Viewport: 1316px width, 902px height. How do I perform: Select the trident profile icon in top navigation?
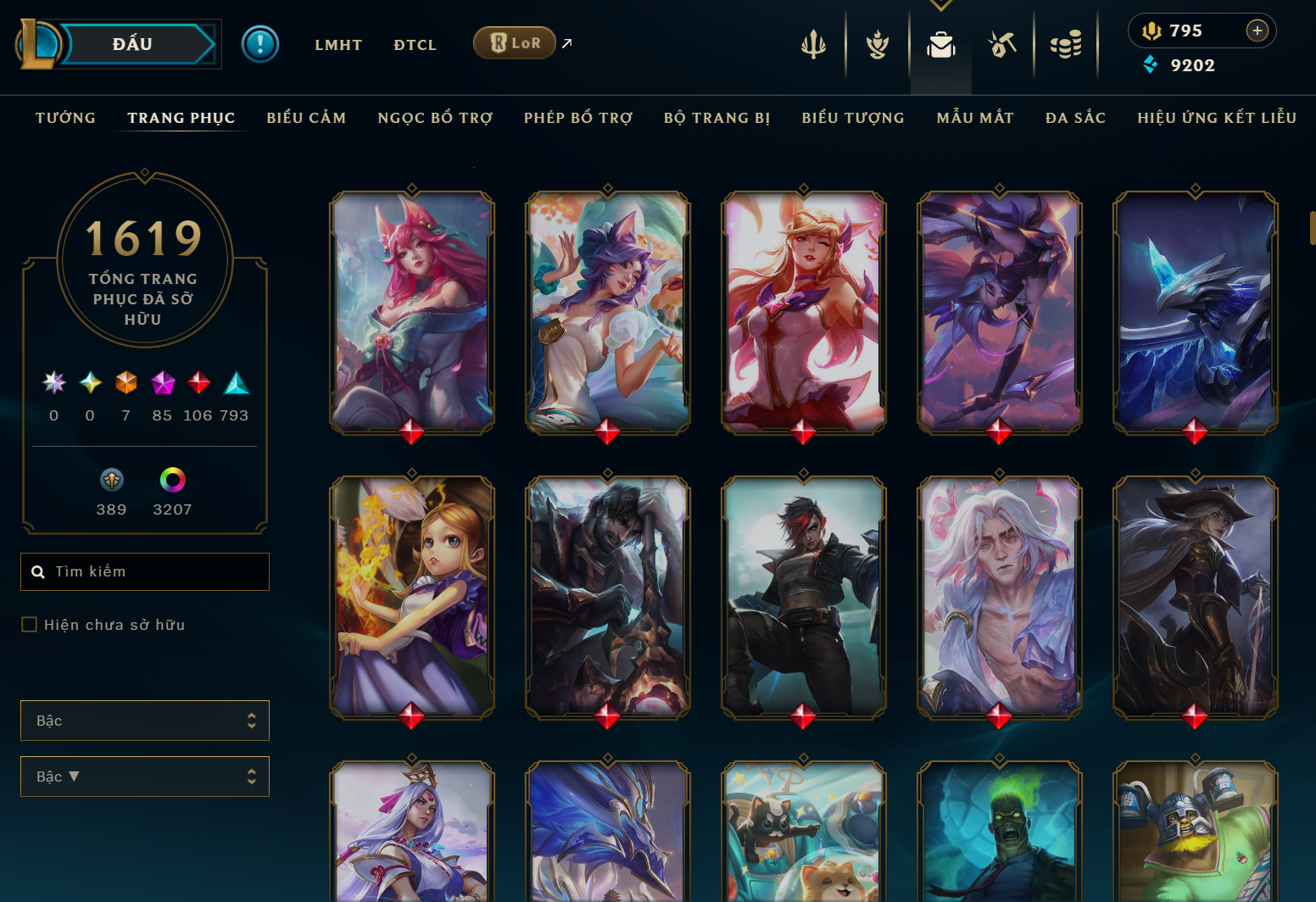(x=814, y=44)
